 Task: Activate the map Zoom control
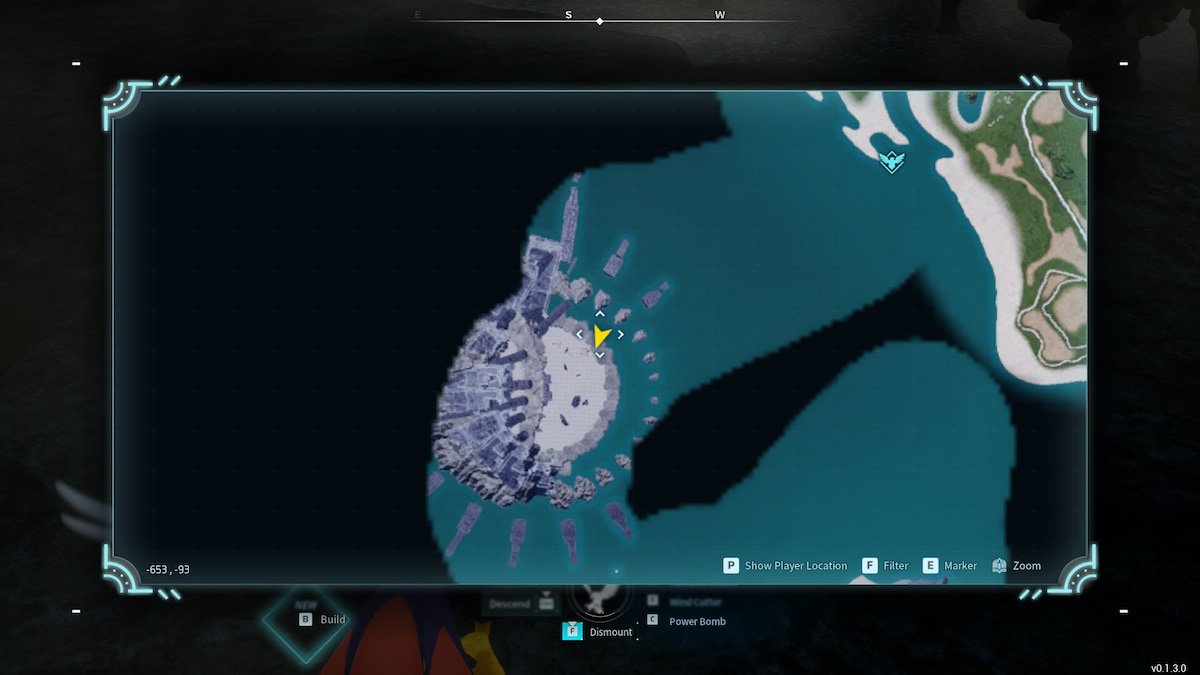pyautogui.click(x=1016, y=566)
